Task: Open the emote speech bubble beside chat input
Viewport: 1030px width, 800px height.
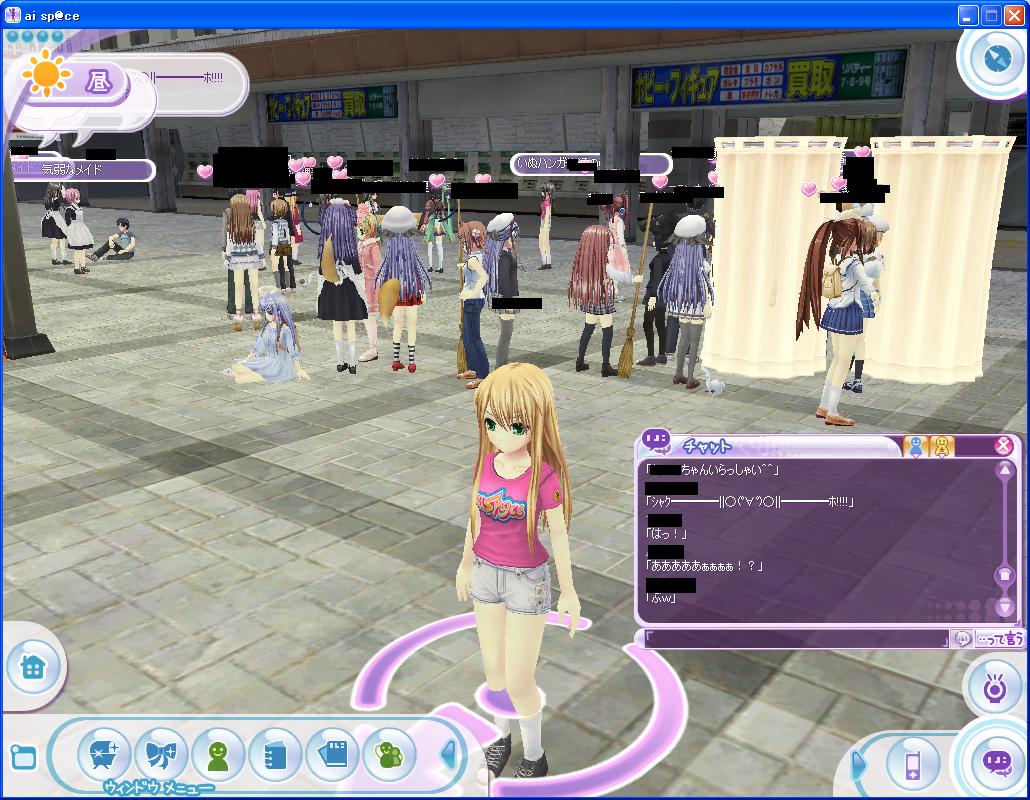Action: point(962,638)
